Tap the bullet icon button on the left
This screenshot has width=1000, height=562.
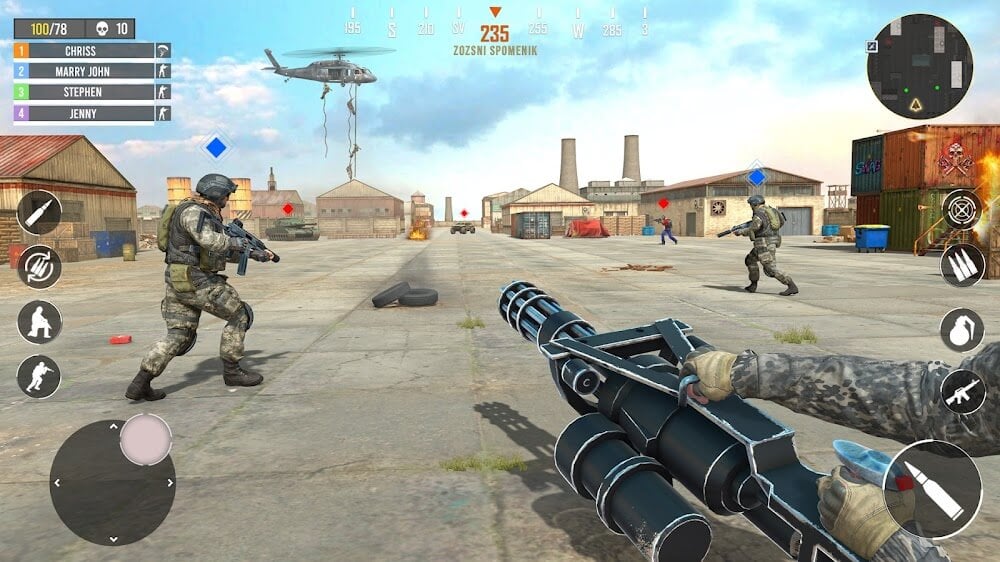pyautogui.click(x=40, y=212)
